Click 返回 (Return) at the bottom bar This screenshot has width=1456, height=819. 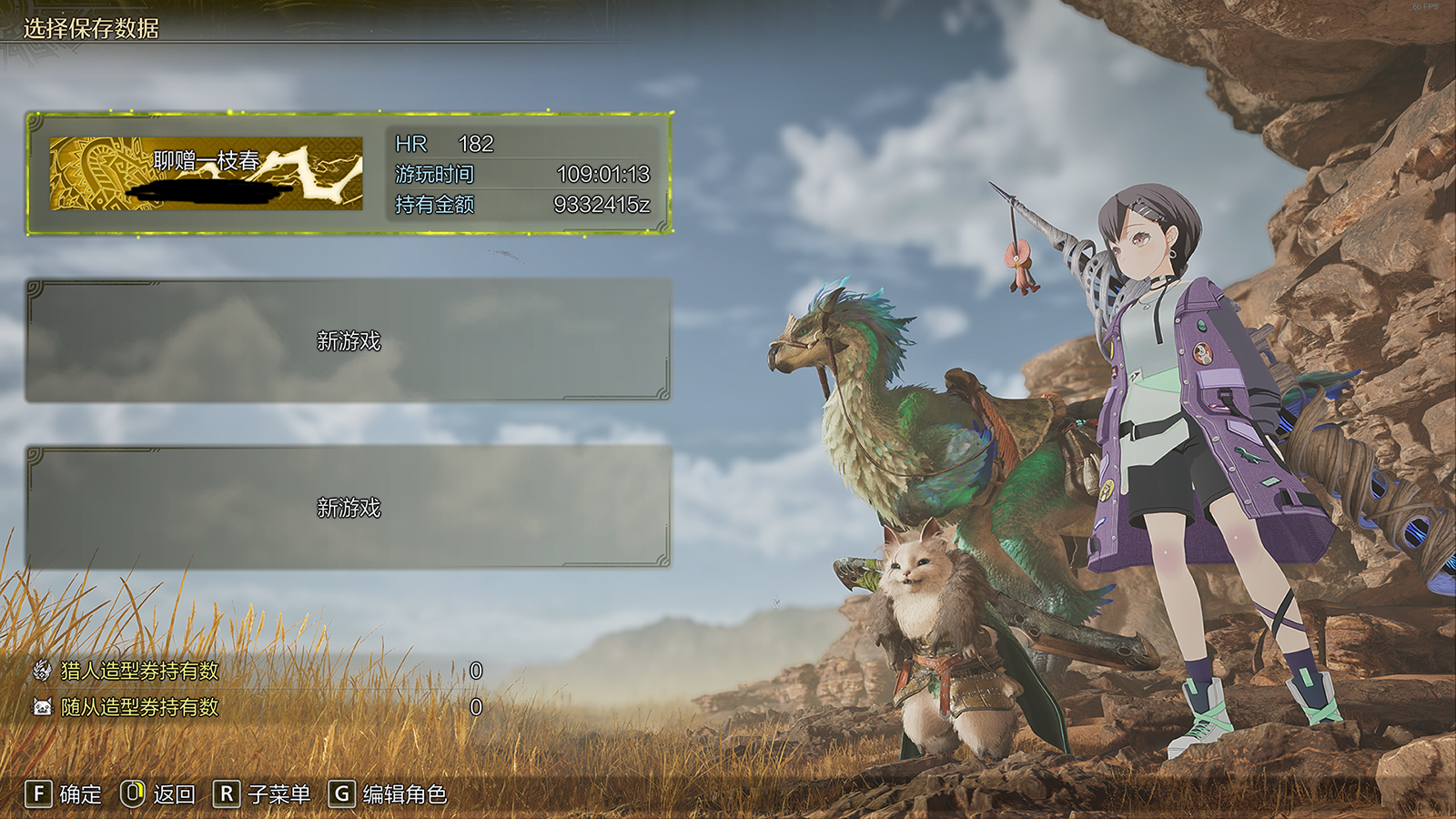[x=174, y=794]
